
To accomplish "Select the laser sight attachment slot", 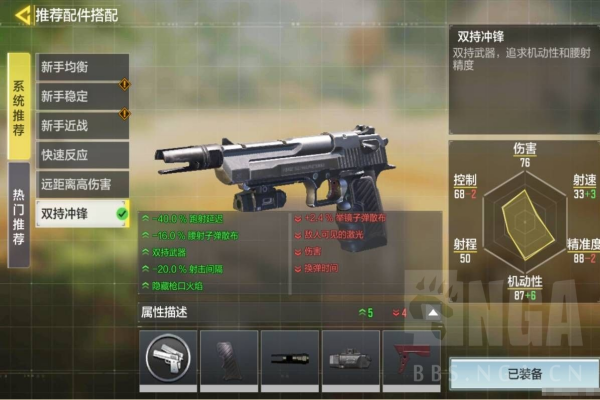I will click(351, 357).
